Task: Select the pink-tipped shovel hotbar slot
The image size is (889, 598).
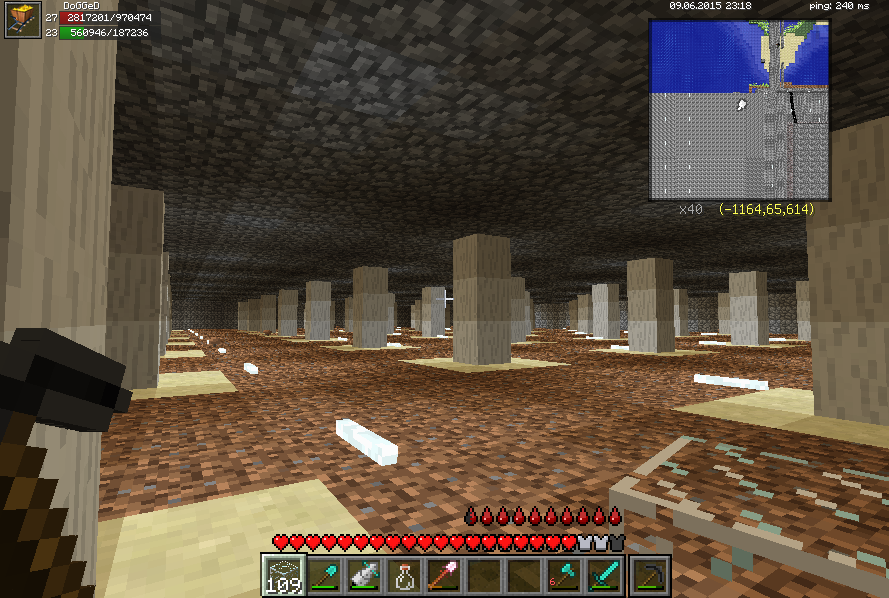Action: click(x=442, y=575)
